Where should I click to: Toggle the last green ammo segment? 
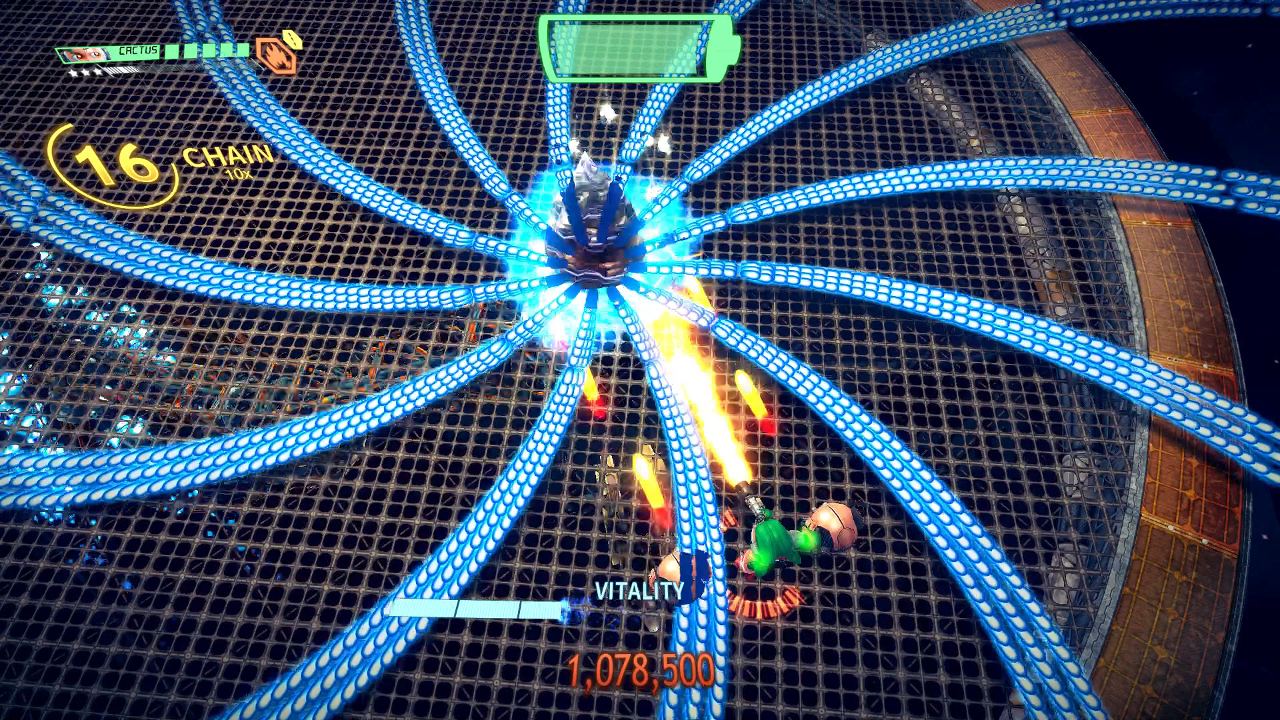[242, 52]
